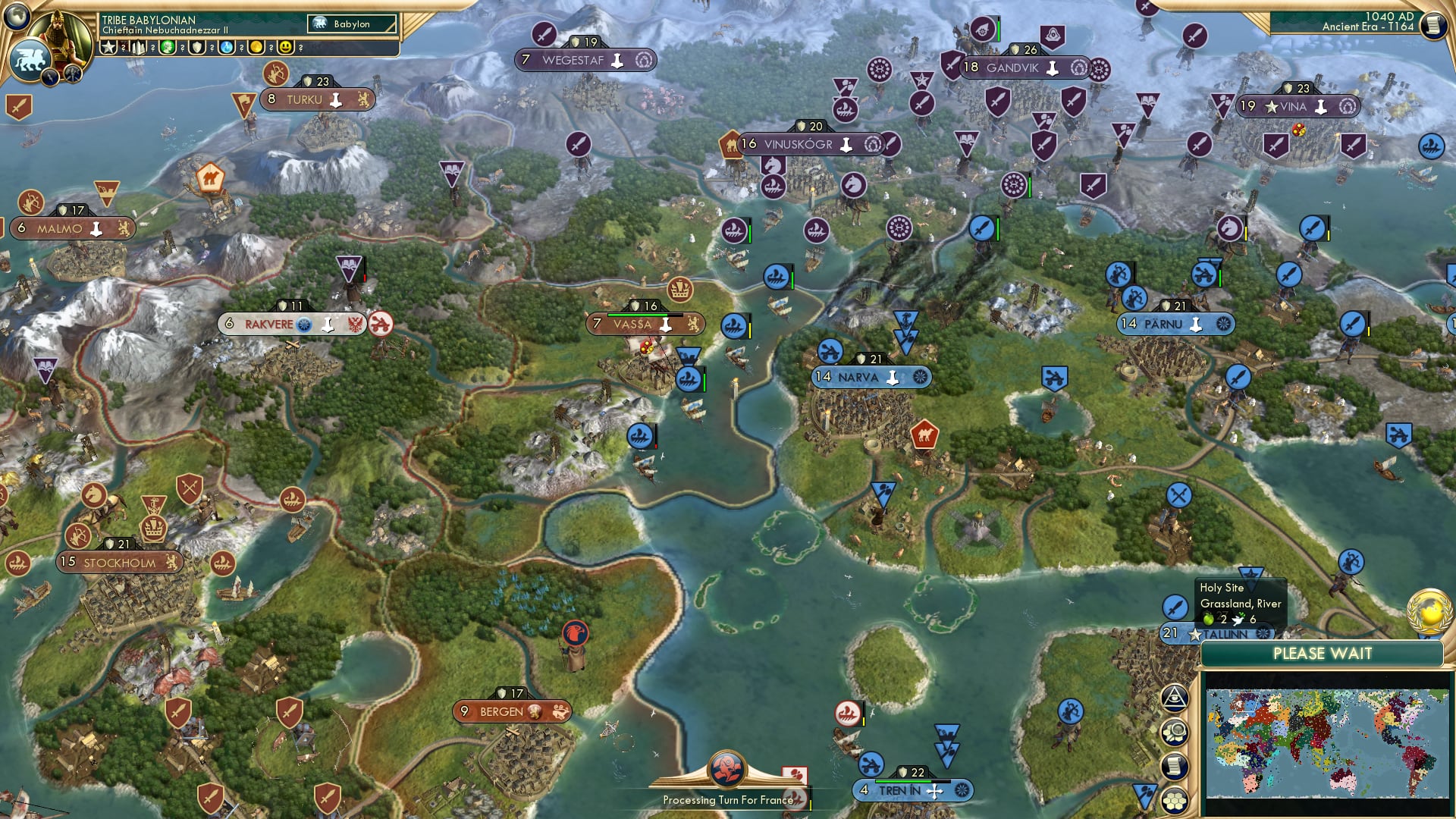Select the eye-in-pyramid observer icon
1456x819 pixels.
coord(1175,698)
